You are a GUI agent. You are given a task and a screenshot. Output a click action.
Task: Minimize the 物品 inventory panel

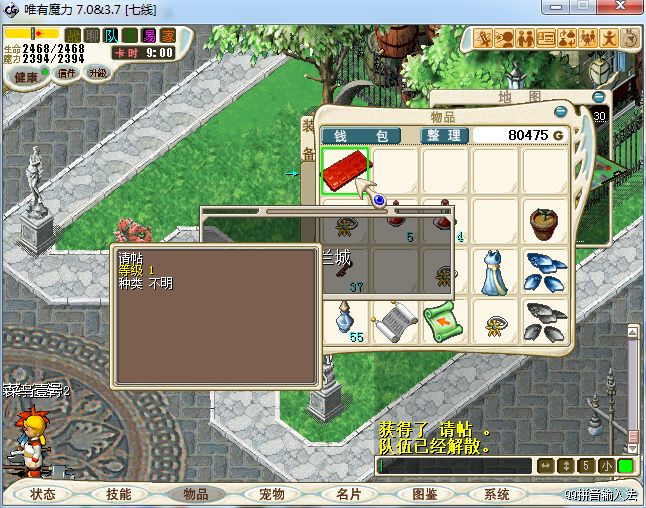pyautogui.click(x=561, y=112)
